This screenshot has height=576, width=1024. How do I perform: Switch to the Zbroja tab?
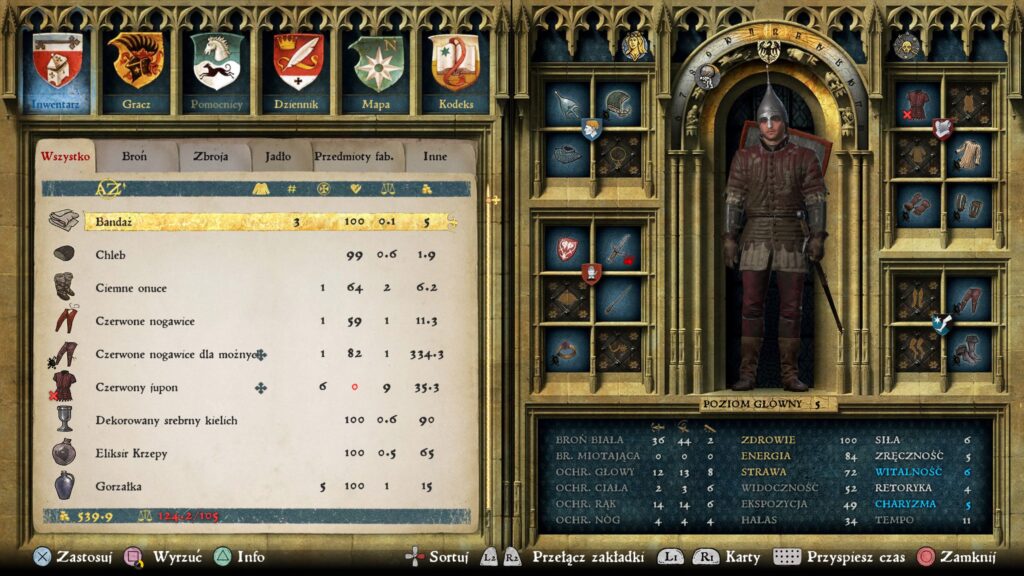(x=211, y=156)
